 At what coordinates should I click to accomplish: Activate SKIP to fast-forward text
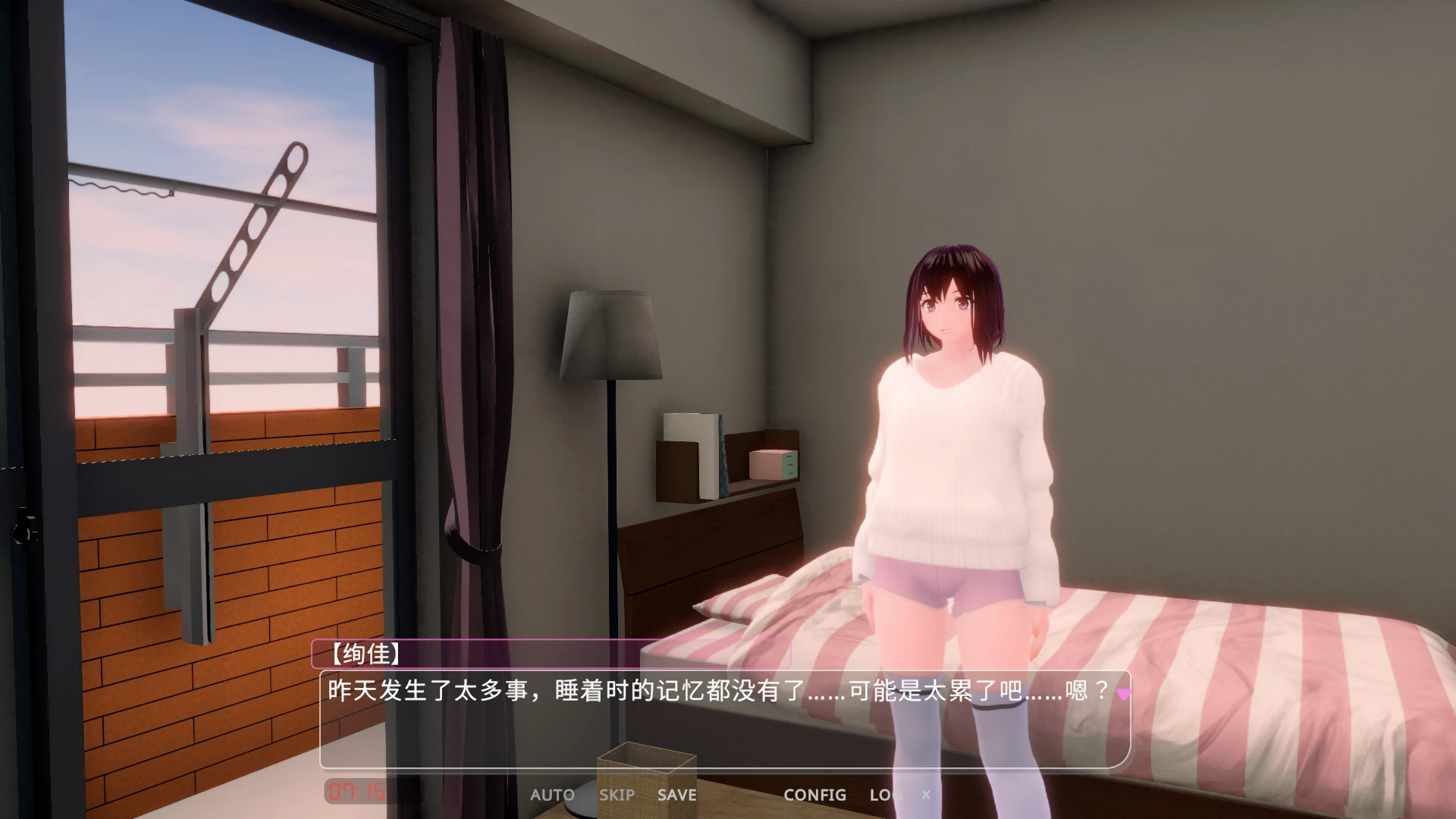point(617,795)
